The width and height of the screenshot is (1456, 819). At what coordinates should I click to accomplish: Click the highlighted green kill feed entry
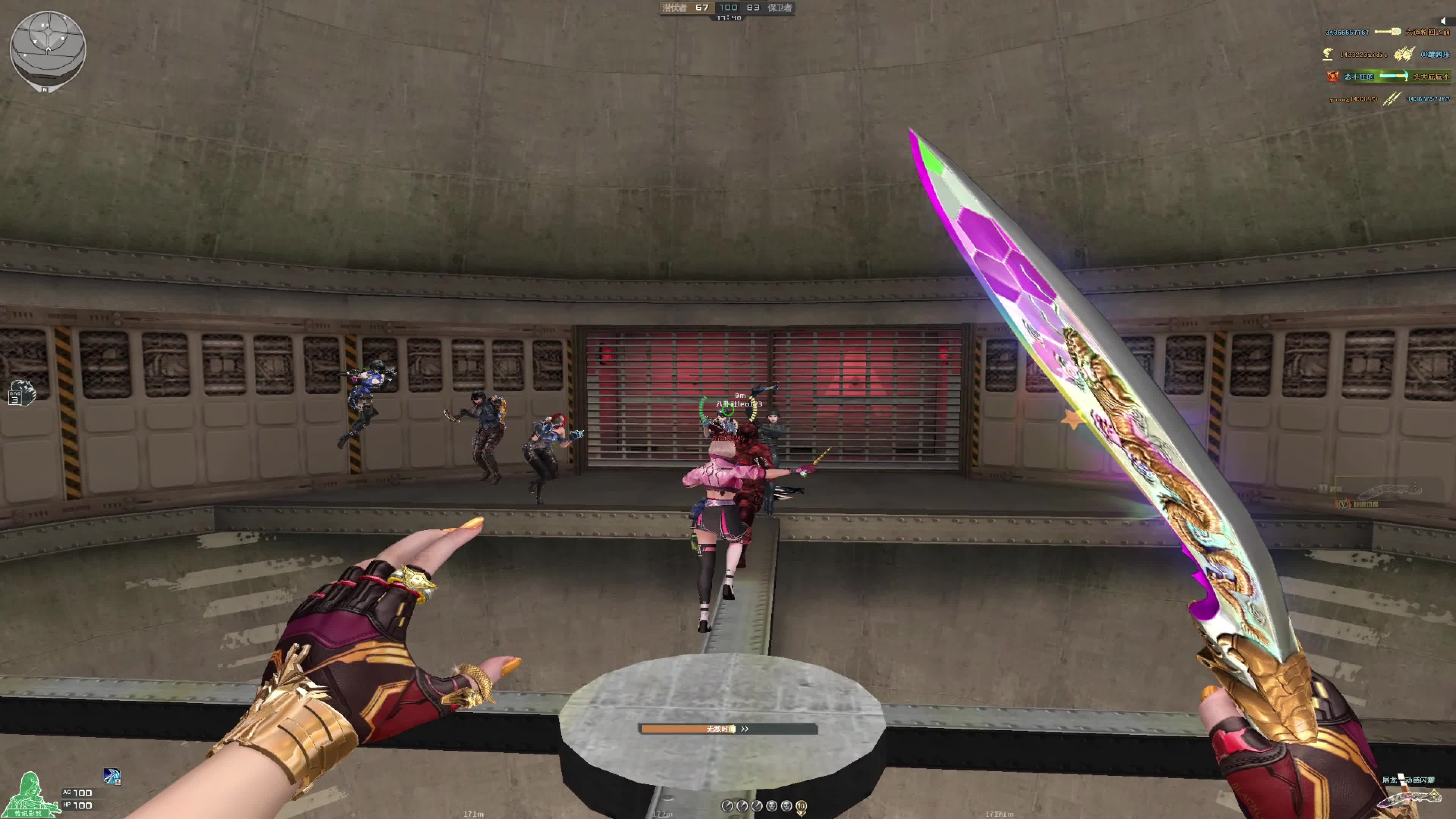[x=1388, y=77]
